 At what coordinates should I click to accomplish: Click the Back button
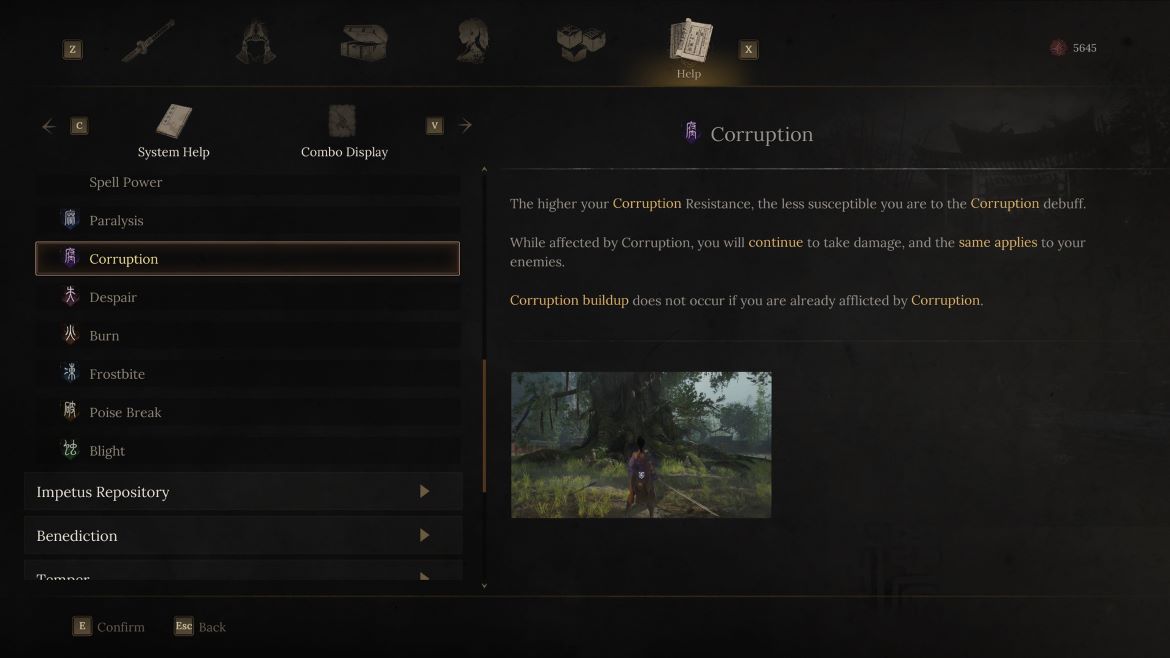coord(201,627)
